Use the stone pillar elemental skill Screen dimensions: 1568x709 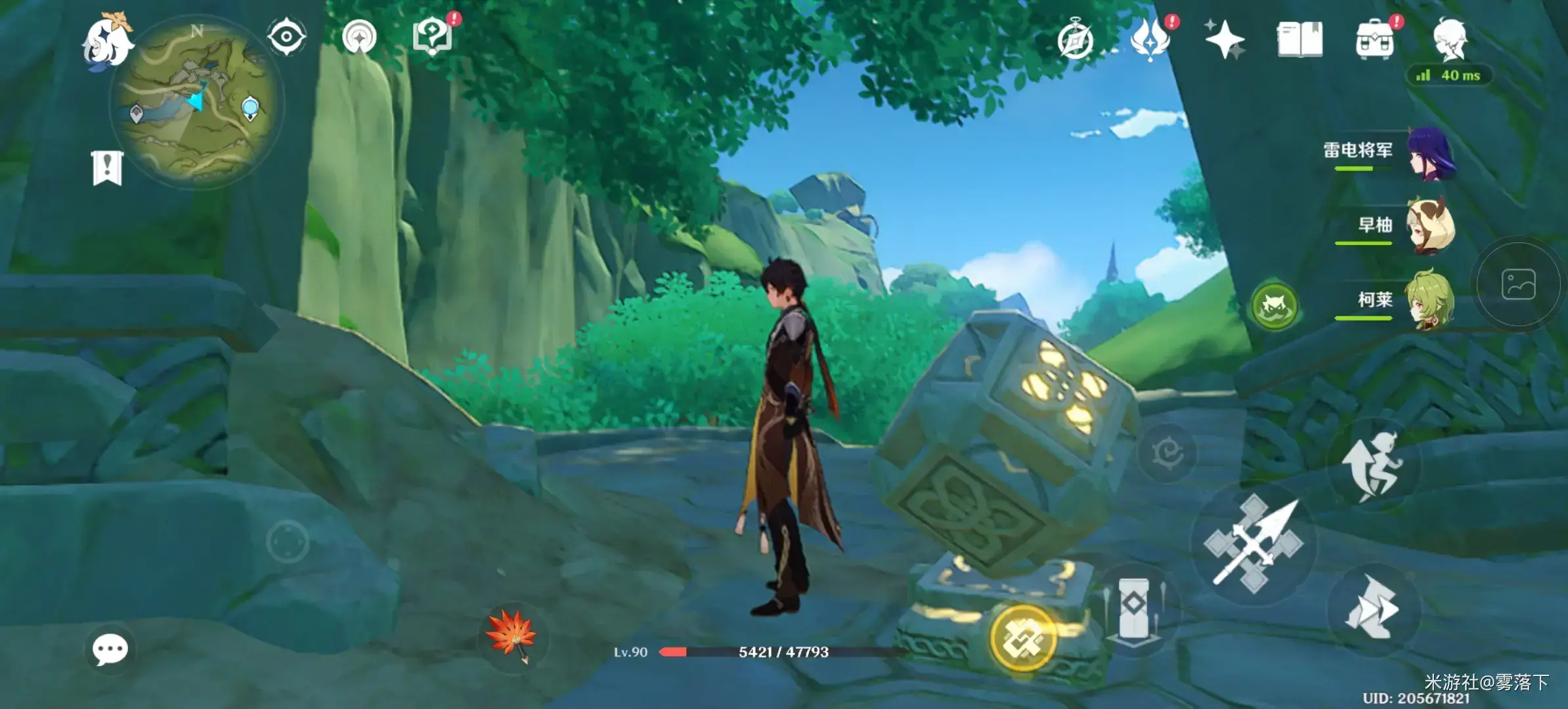point(1133,608)
